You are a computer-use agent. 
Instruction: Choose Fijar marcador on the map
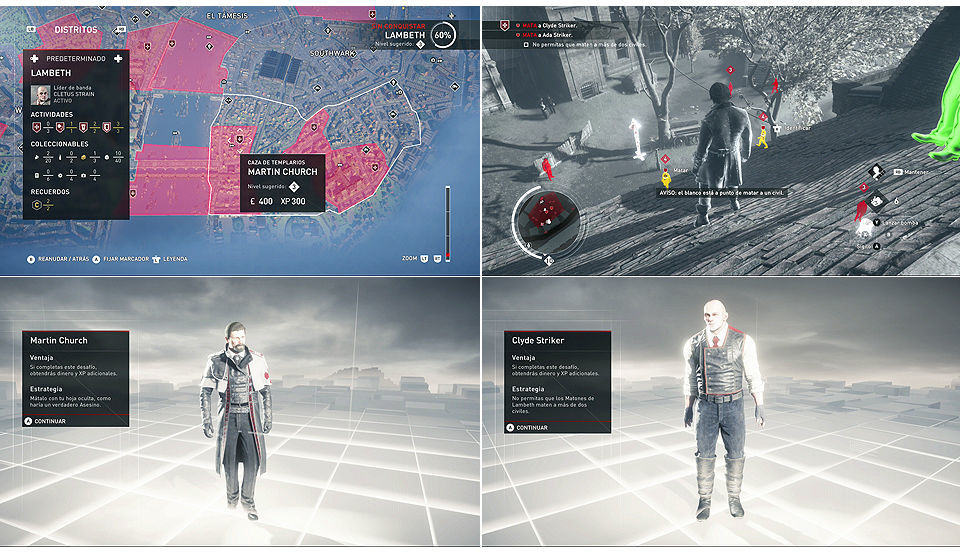tap(119, 259)
